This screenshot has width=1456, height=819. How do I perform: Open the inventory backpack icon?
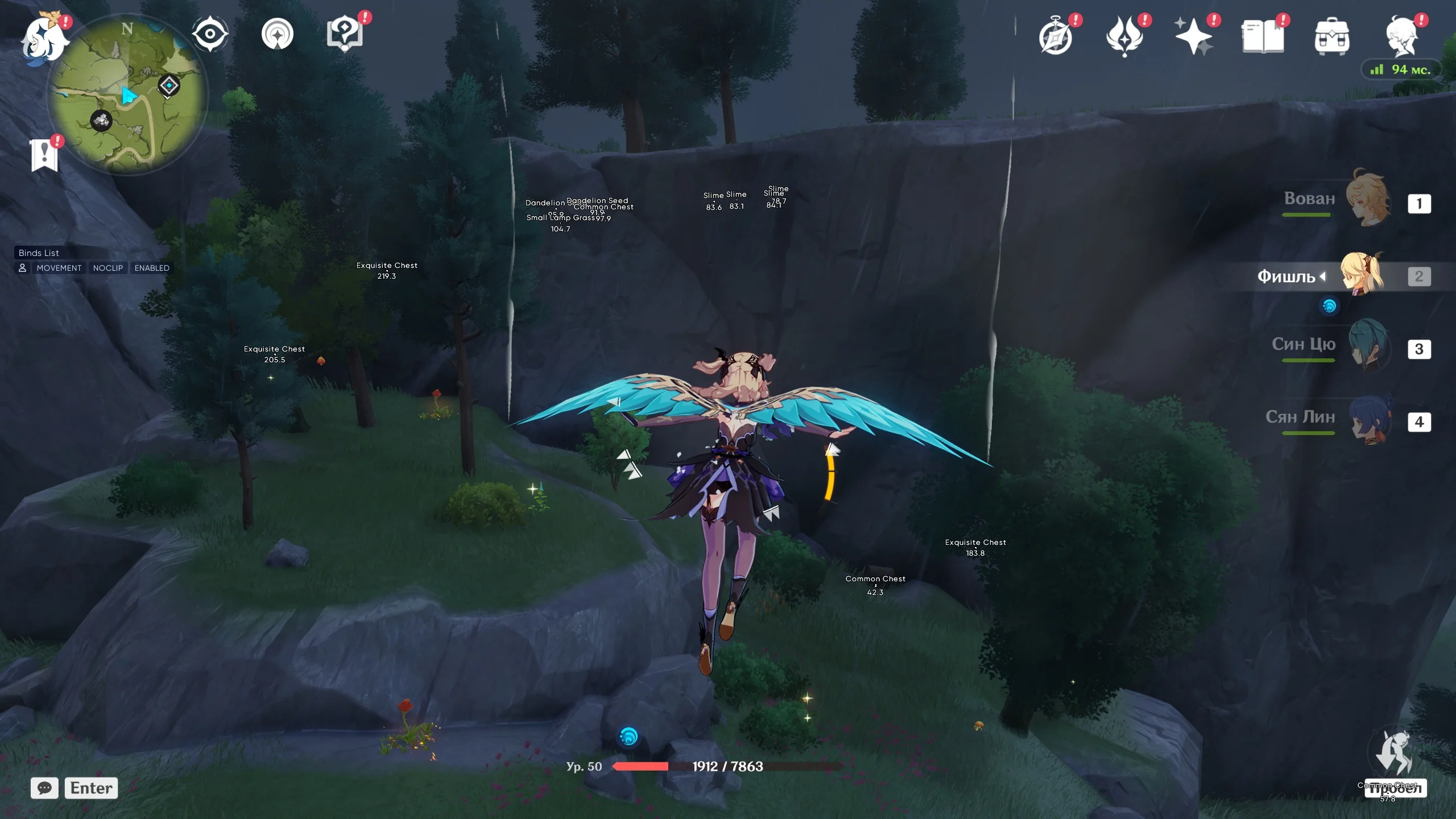pos(1331,38)
